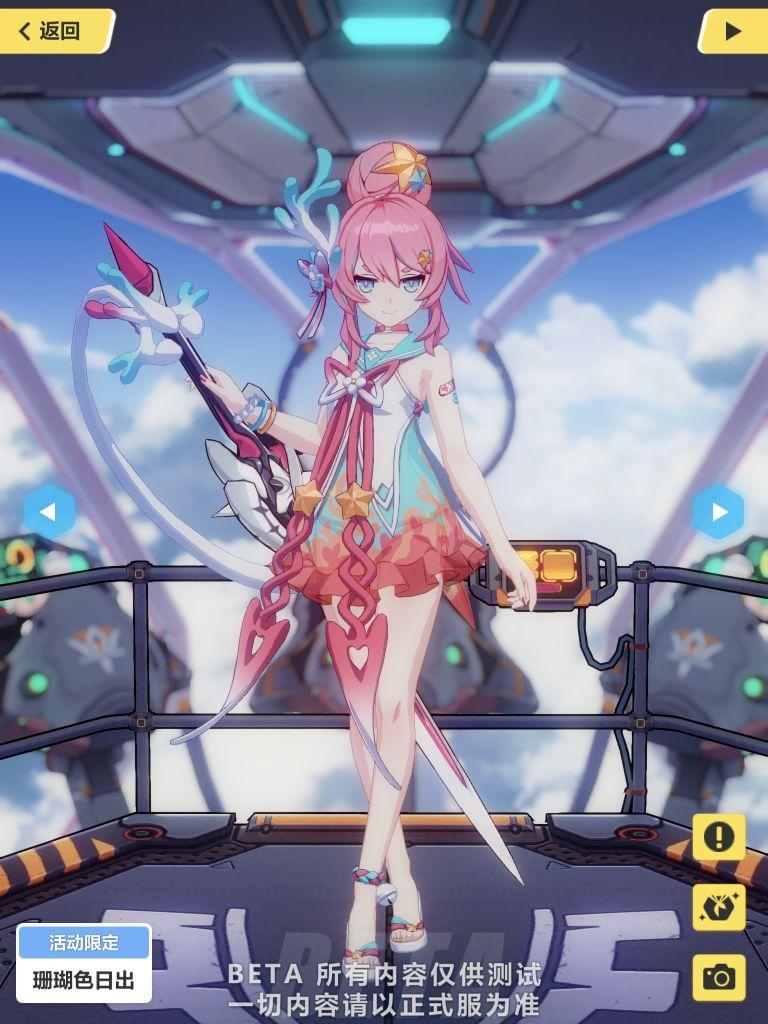Show the previous outfit with left arrow
768x1024 pixels.
(x=49, y=512)
